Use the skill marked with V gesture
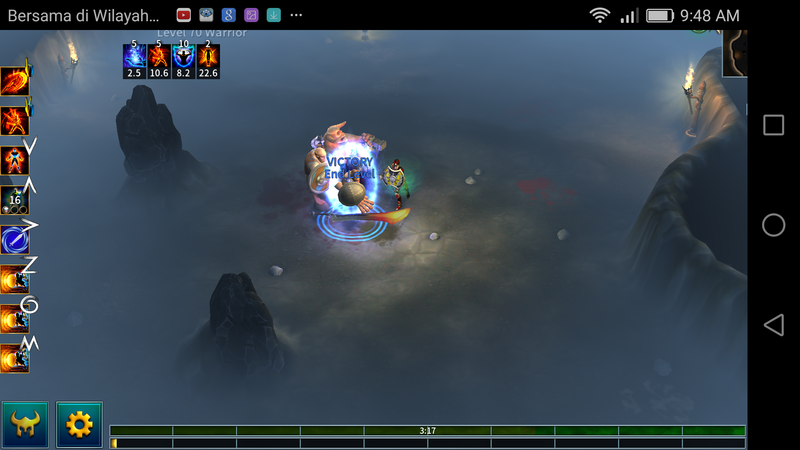Screen dimensions: 800x450 pos(14,160)
